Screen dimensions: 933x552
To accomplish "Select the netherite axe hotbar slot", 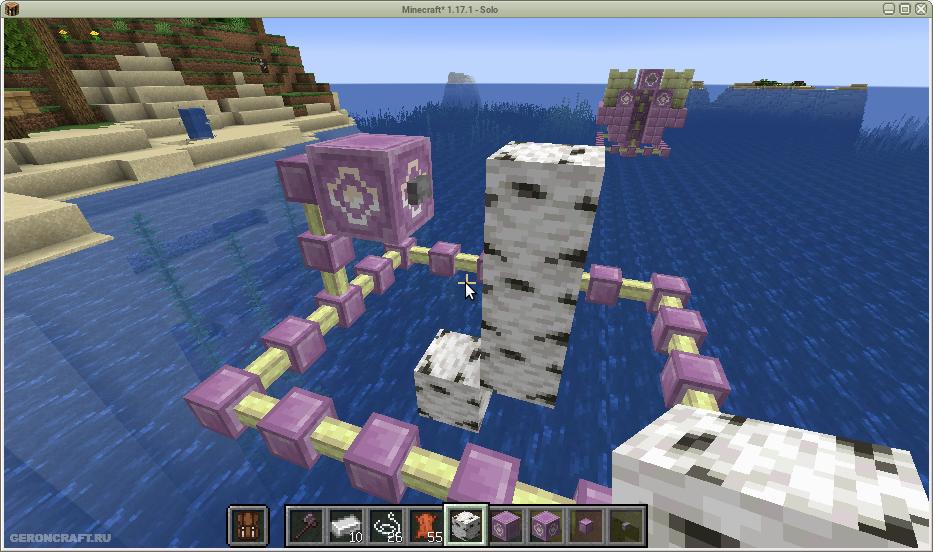I will (x=305, y=525).
